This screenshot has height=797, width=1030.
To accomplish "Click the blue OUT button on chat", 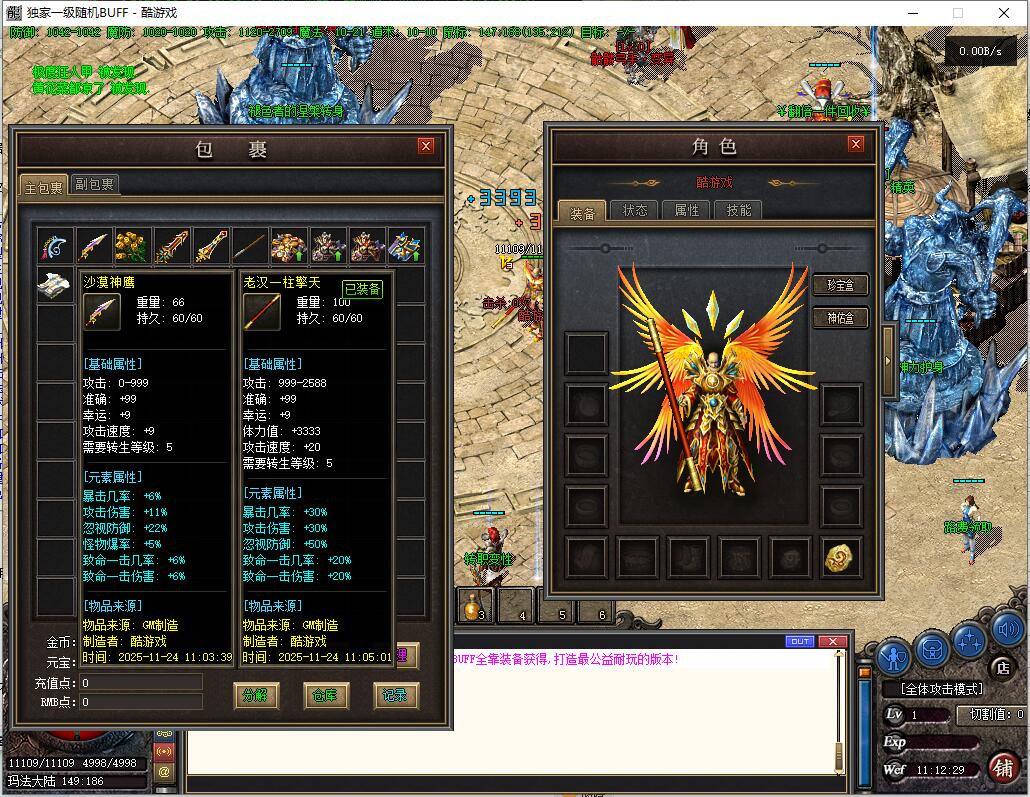I will click(800, 642).
